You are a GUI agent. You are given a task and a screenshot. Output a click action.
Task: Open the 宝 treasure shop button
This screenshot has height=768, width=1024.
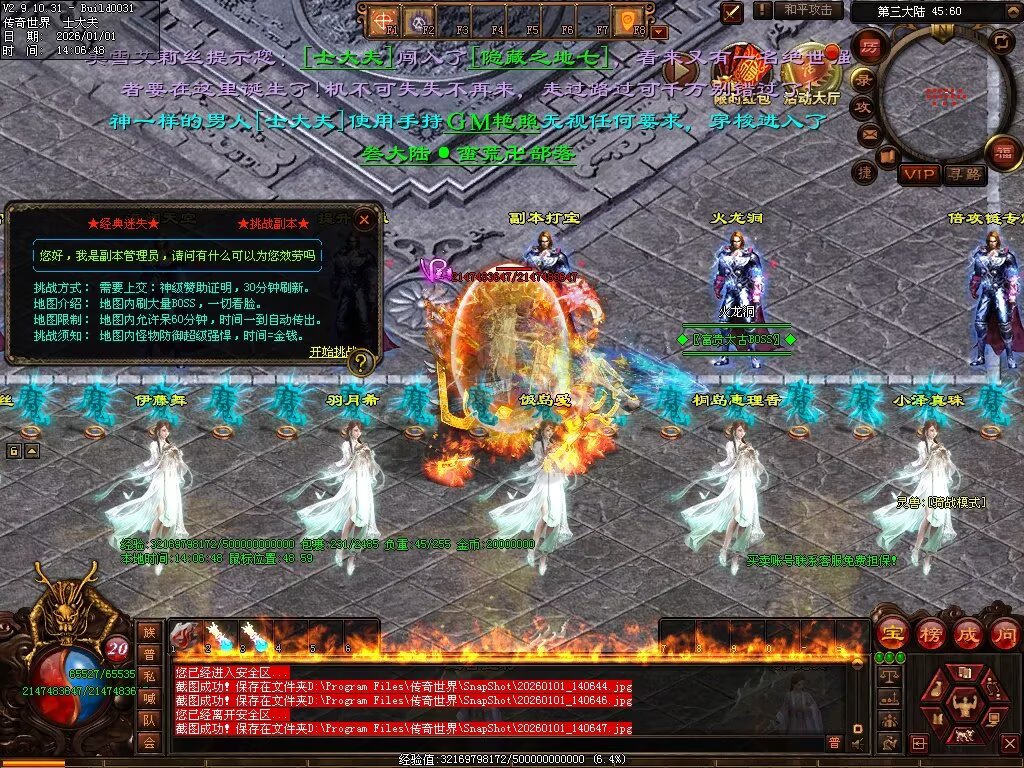coord(892,633)
